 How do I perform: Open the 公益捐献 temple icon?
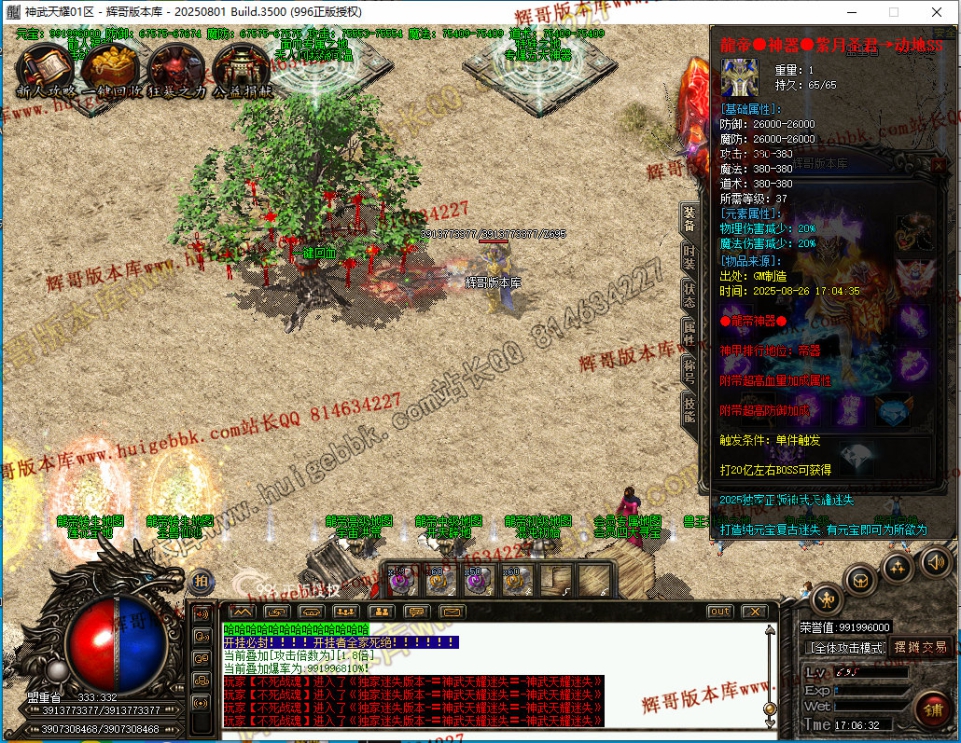(x=242, y=67)
